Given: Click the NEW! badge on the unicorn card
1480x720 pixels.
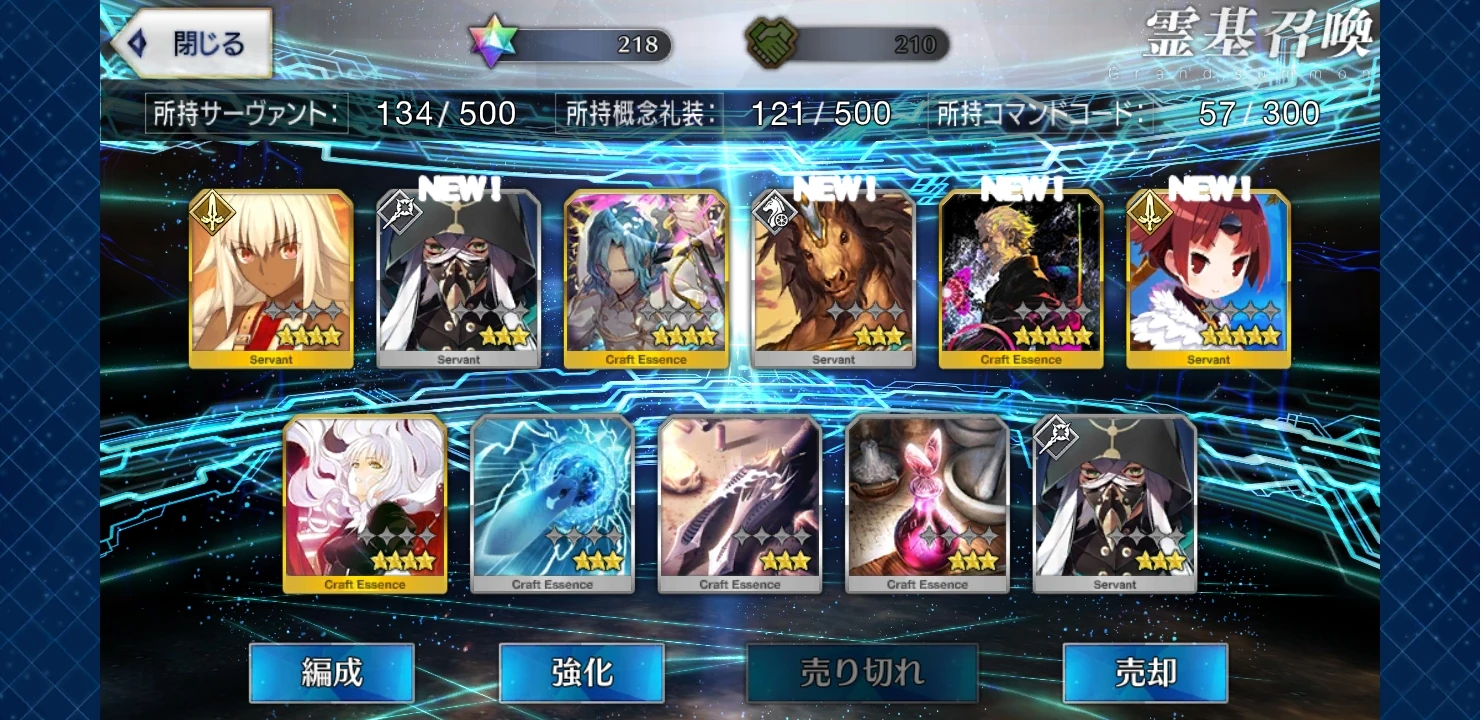Looking at the screenshot, I should point(831,188).
